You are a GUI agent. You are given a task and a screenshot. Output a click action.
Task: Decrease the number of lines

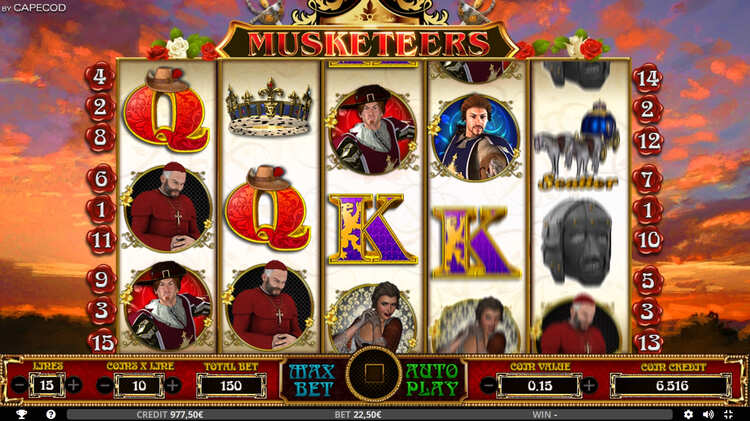(x=20, y=385)
